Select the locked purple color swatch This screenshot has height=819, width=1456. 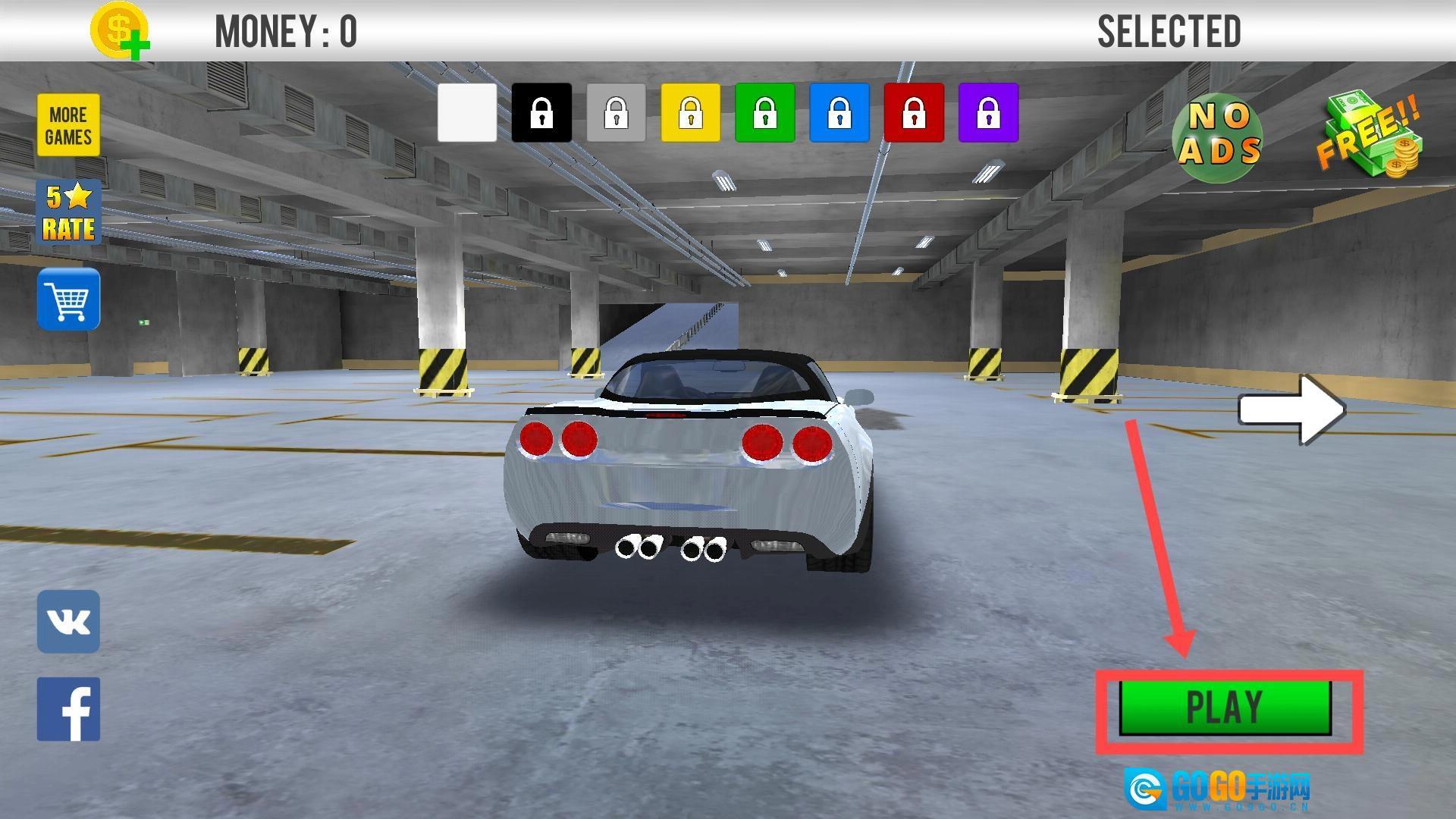988,113
